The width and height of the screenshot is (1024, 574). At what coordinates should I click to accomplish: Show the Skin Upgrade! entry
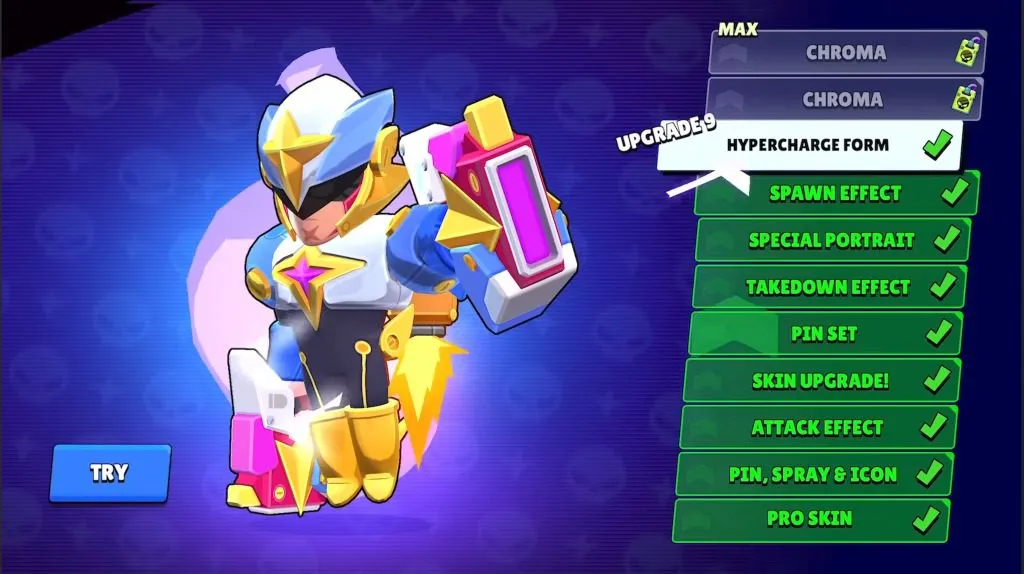[x=820, y=381]
